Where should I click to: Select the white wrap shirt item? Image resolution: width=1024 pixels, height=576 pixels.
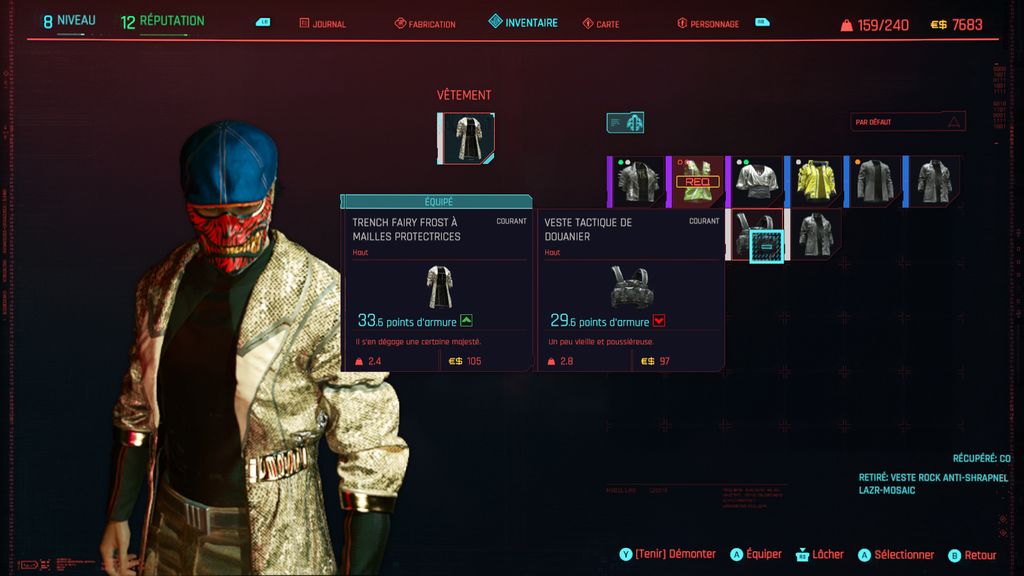[x=757, y=181]
